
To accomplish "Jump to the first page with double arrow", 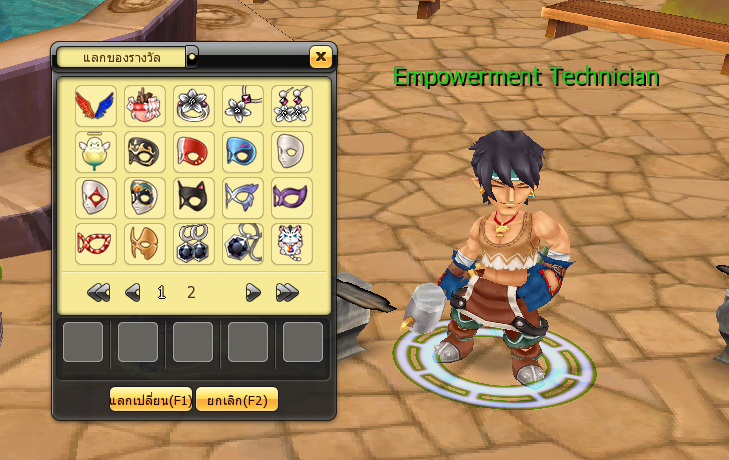I will [x=98, y=293].
